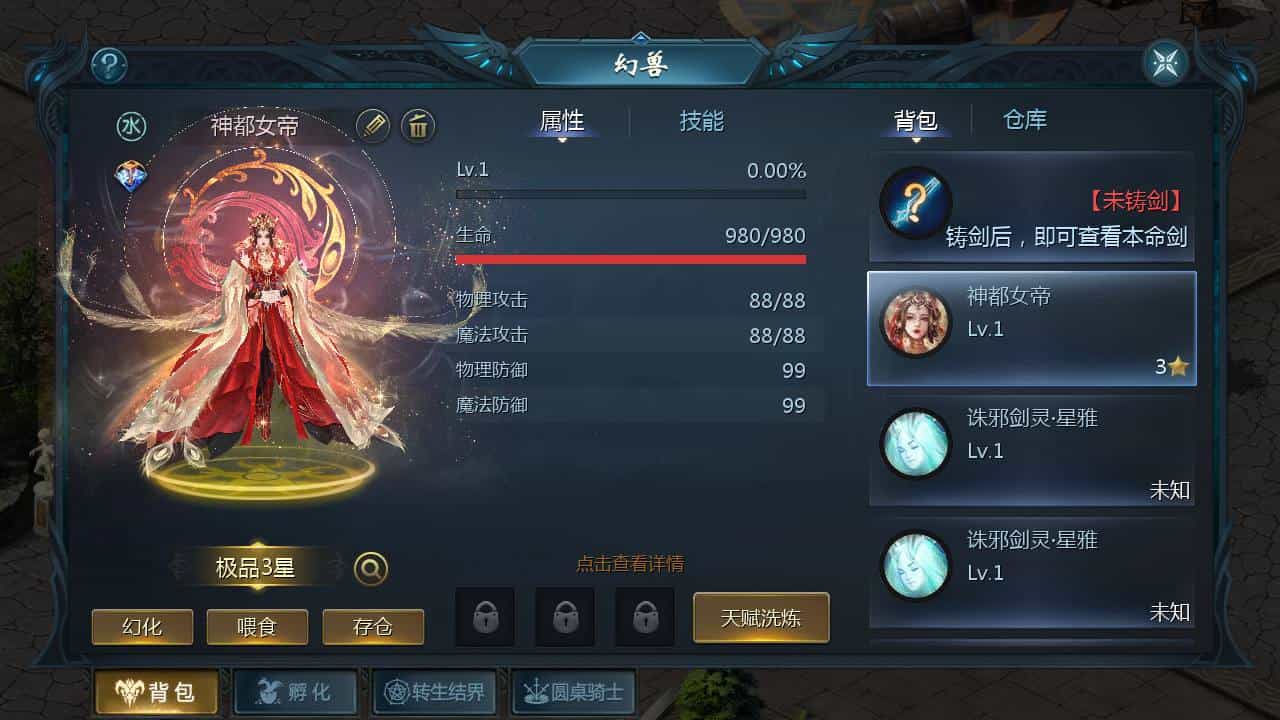Screen dimensions: 1280x720
Task: Discard pet using the trash icon
Action: point(418,126)
